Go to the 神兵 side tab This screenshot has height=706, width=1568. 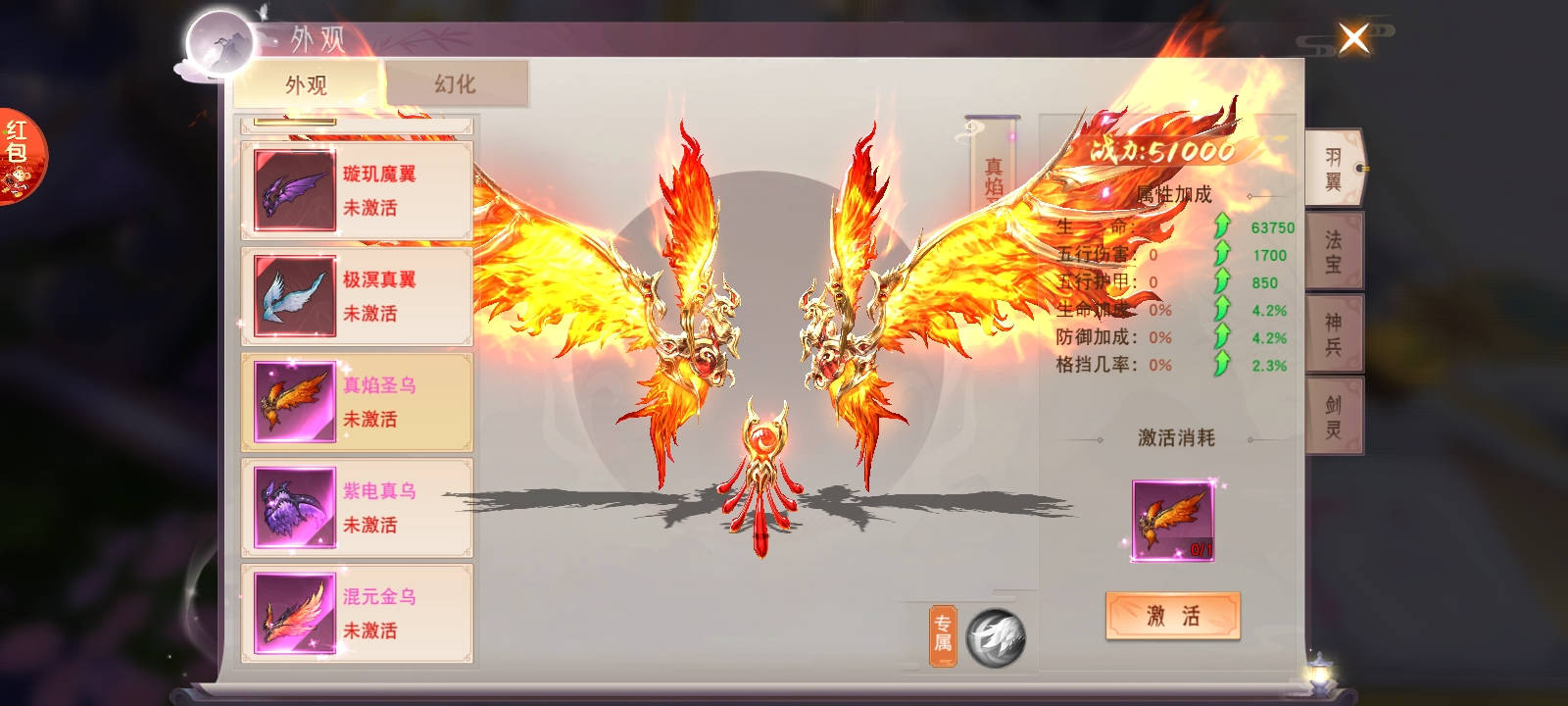tap(1334, 334)
